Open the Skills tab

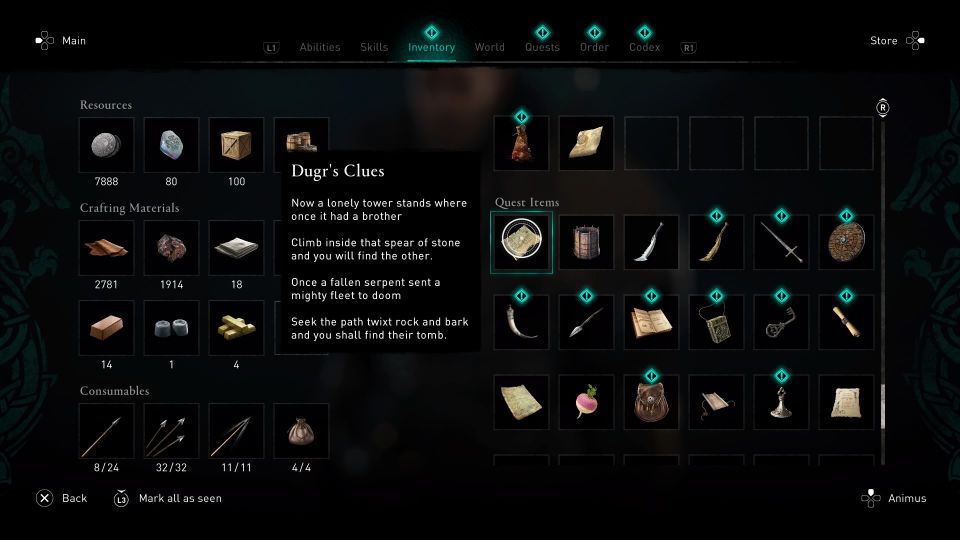pyautogui.click(x=374, y=47)
